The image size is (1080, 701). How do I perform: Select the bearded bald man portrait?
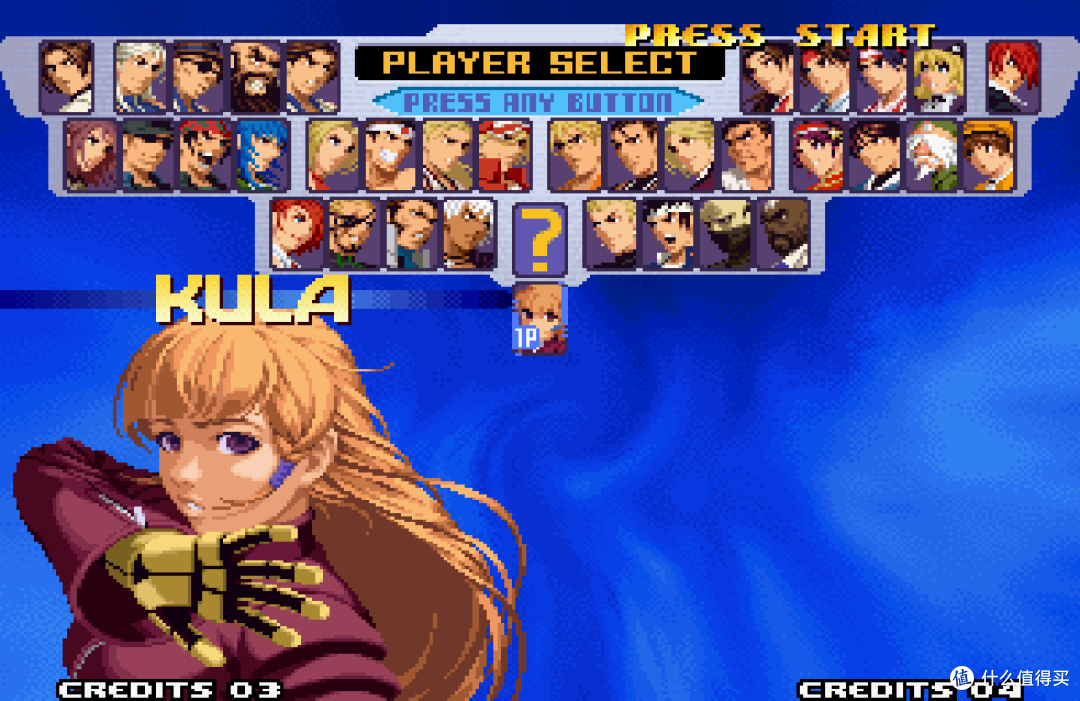tap(256, 76)
